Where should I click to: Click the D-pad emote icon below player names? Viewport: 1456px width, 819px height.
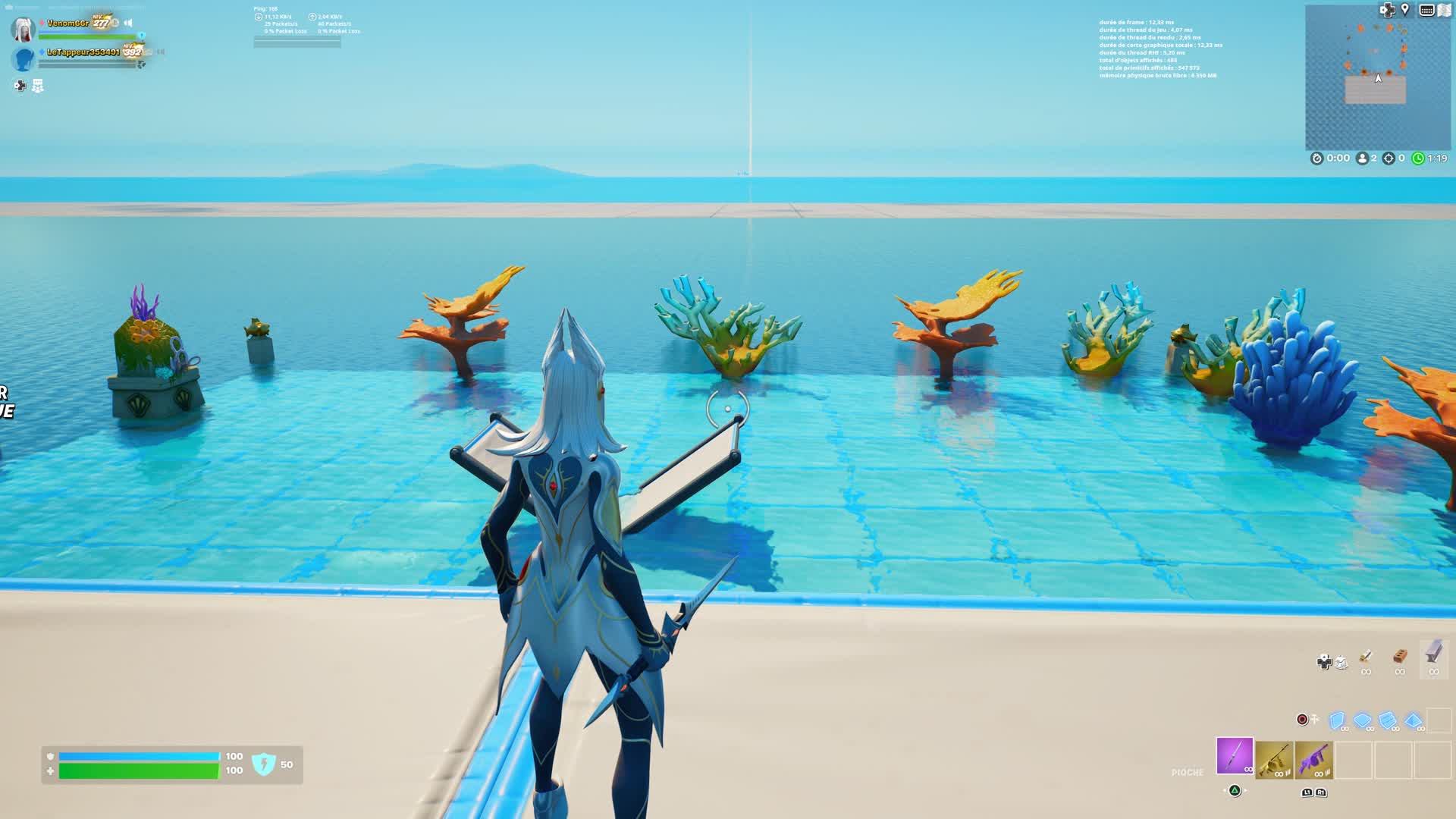[20, 85]
